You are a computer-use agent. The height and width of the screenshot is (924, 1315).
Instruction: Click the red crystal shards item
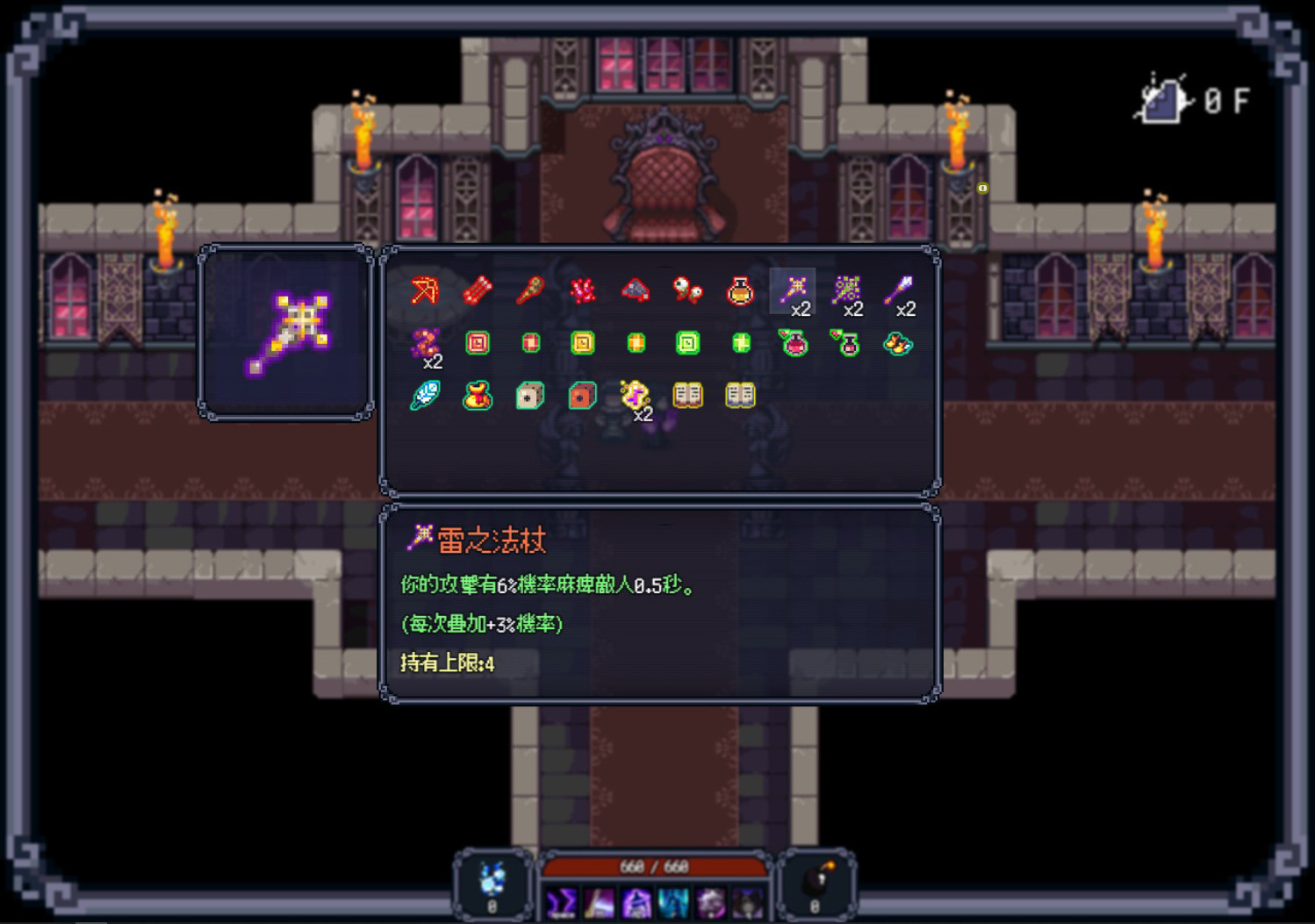pyautogui.click(x=582, y=291)
